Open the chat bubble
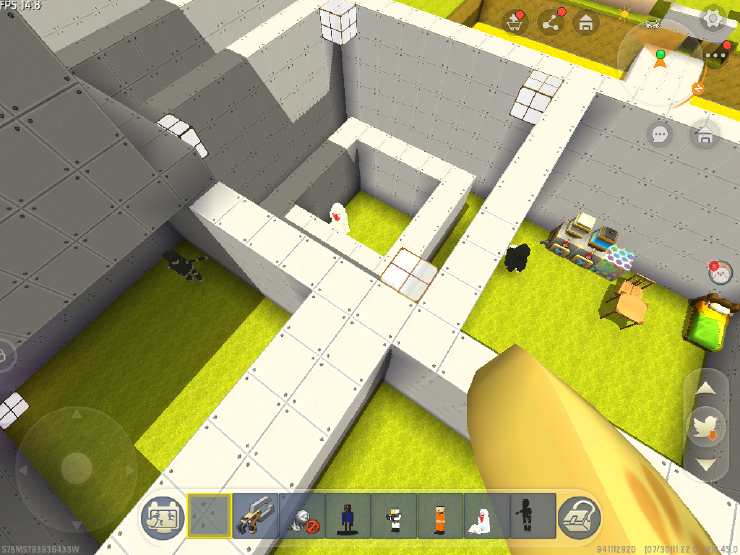This screenshot has height=555, width=740. click(660, 133)
